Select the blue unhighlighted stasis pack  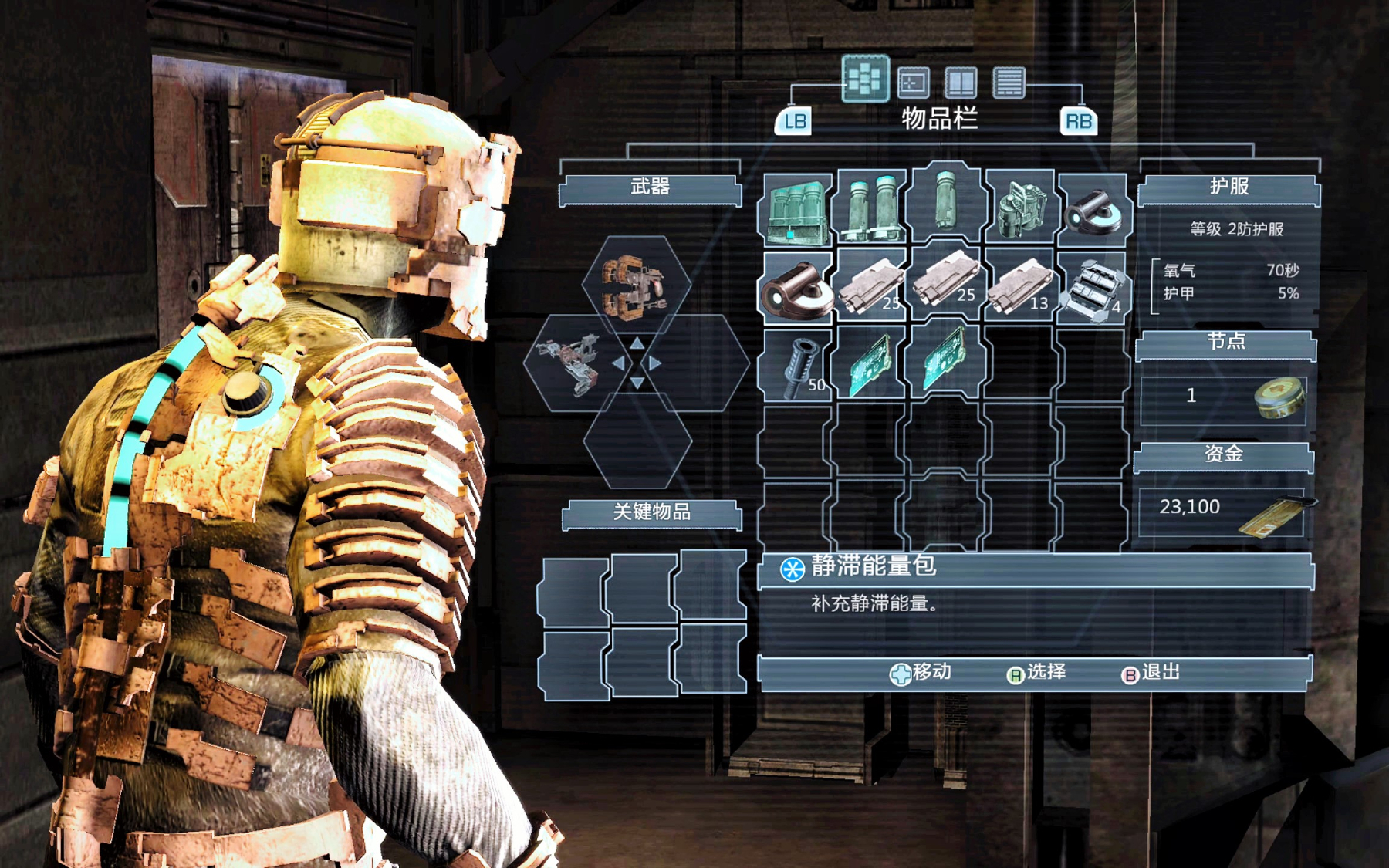1093,210
